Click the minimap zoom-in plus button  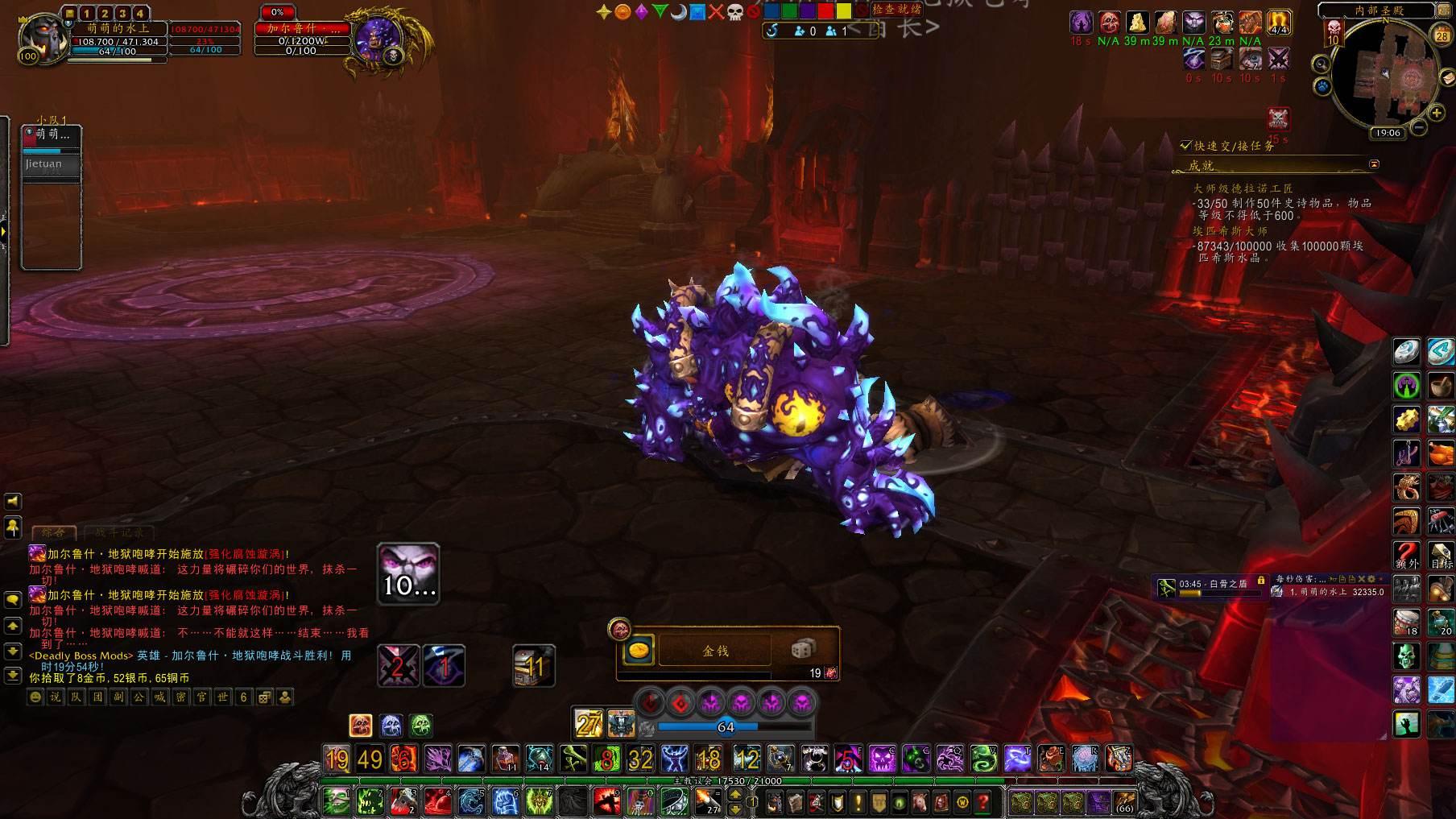[x=1437, y=114]
